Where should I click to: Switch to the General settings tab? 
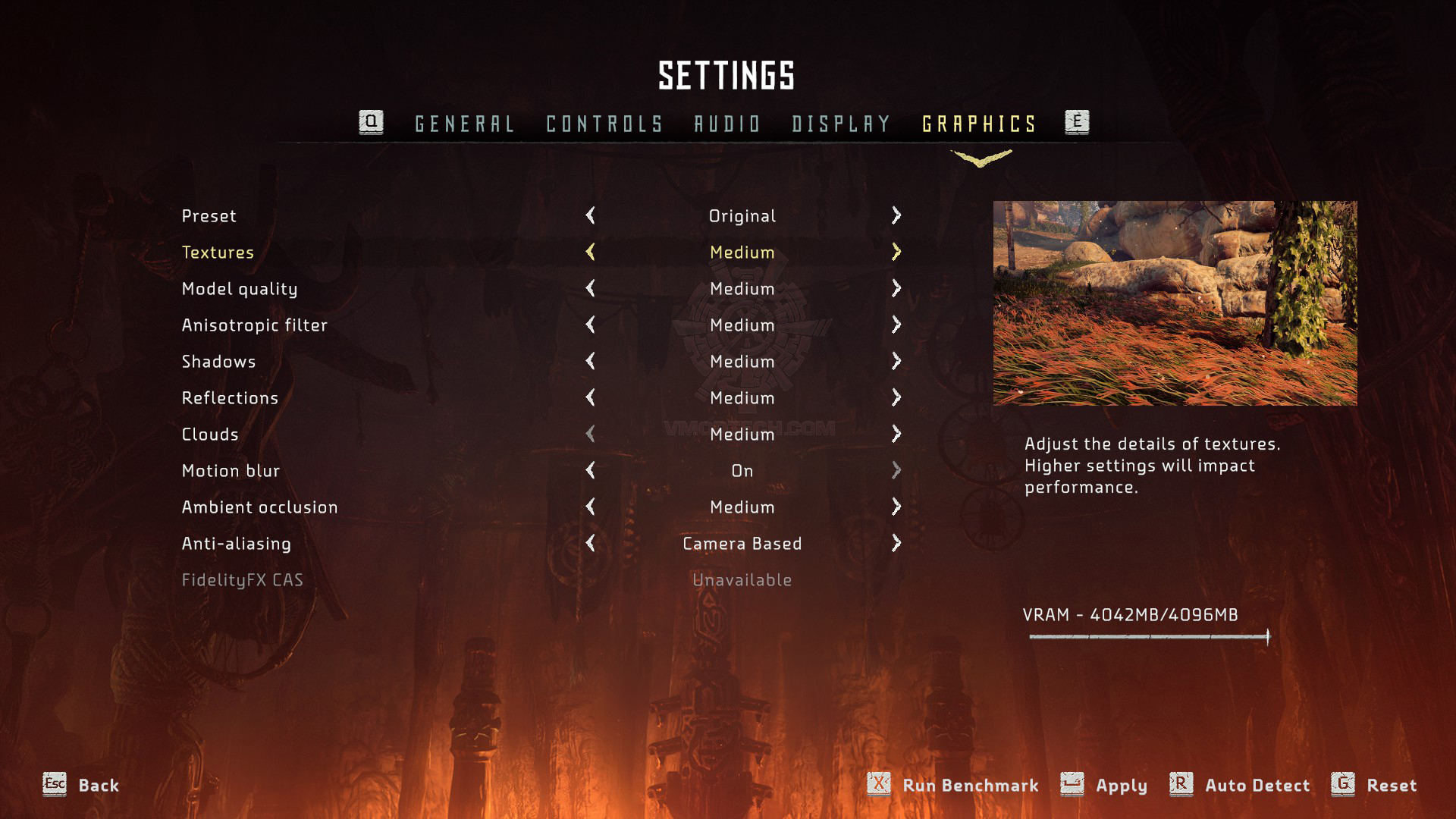point(464,124)
